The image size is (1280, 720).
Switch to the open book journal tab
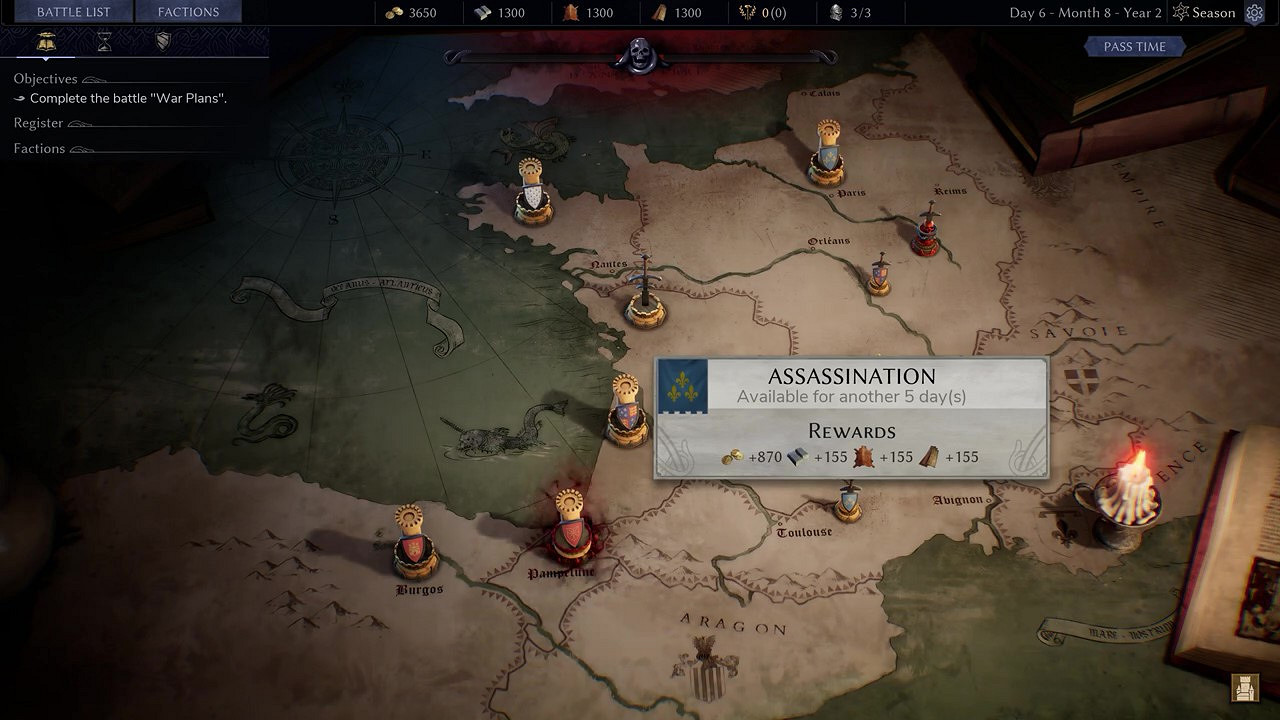pyautogui.click(x=45, y=41)
